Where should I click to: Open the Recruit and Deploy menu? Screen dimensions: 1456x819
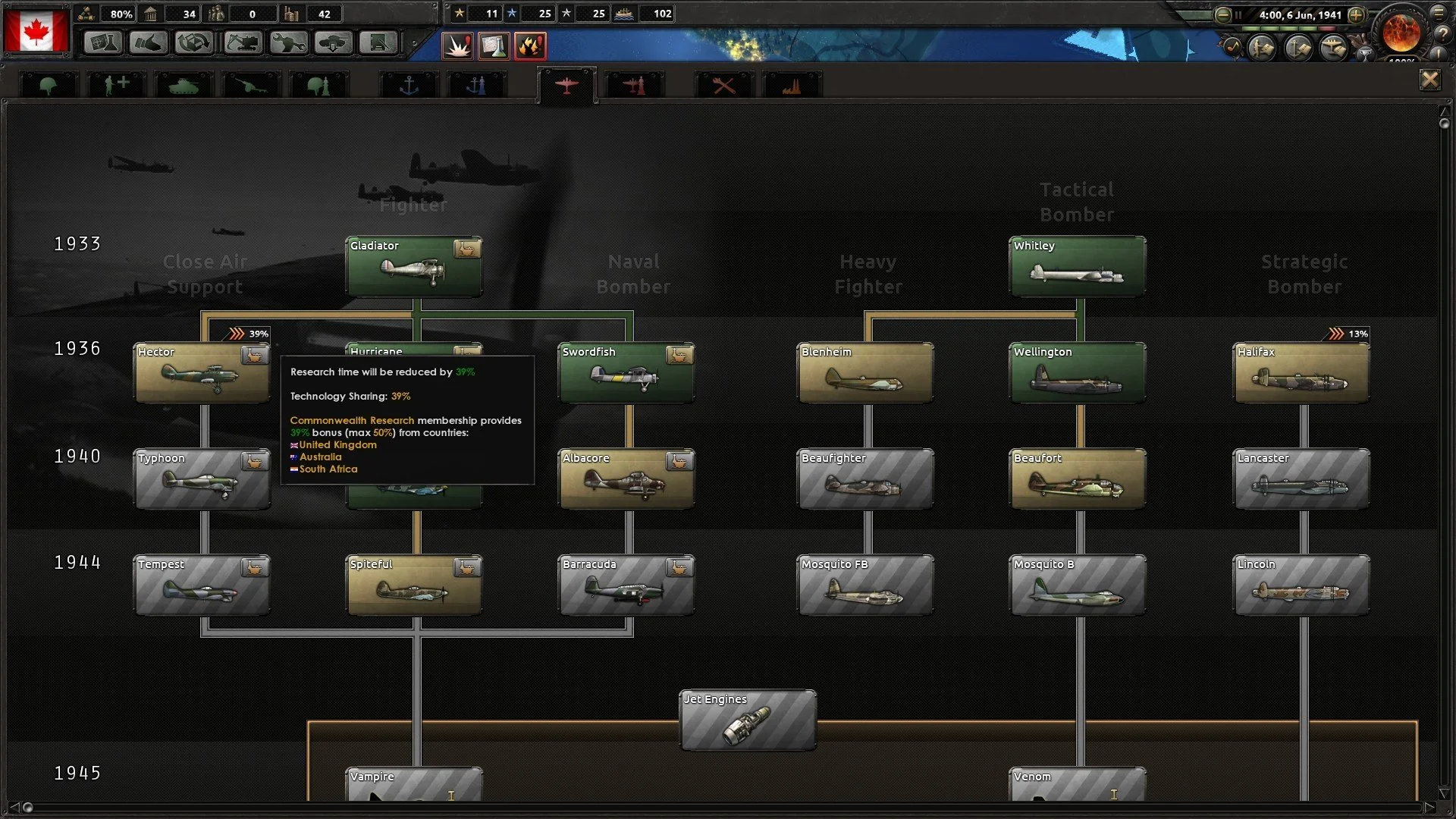coord(334,44)
